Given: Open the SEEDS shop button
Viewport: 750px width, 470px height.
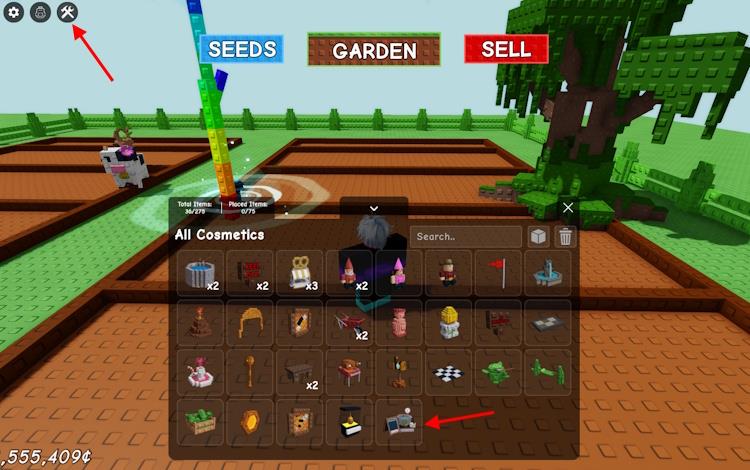Looking at the screenshot, I should 241,49.
